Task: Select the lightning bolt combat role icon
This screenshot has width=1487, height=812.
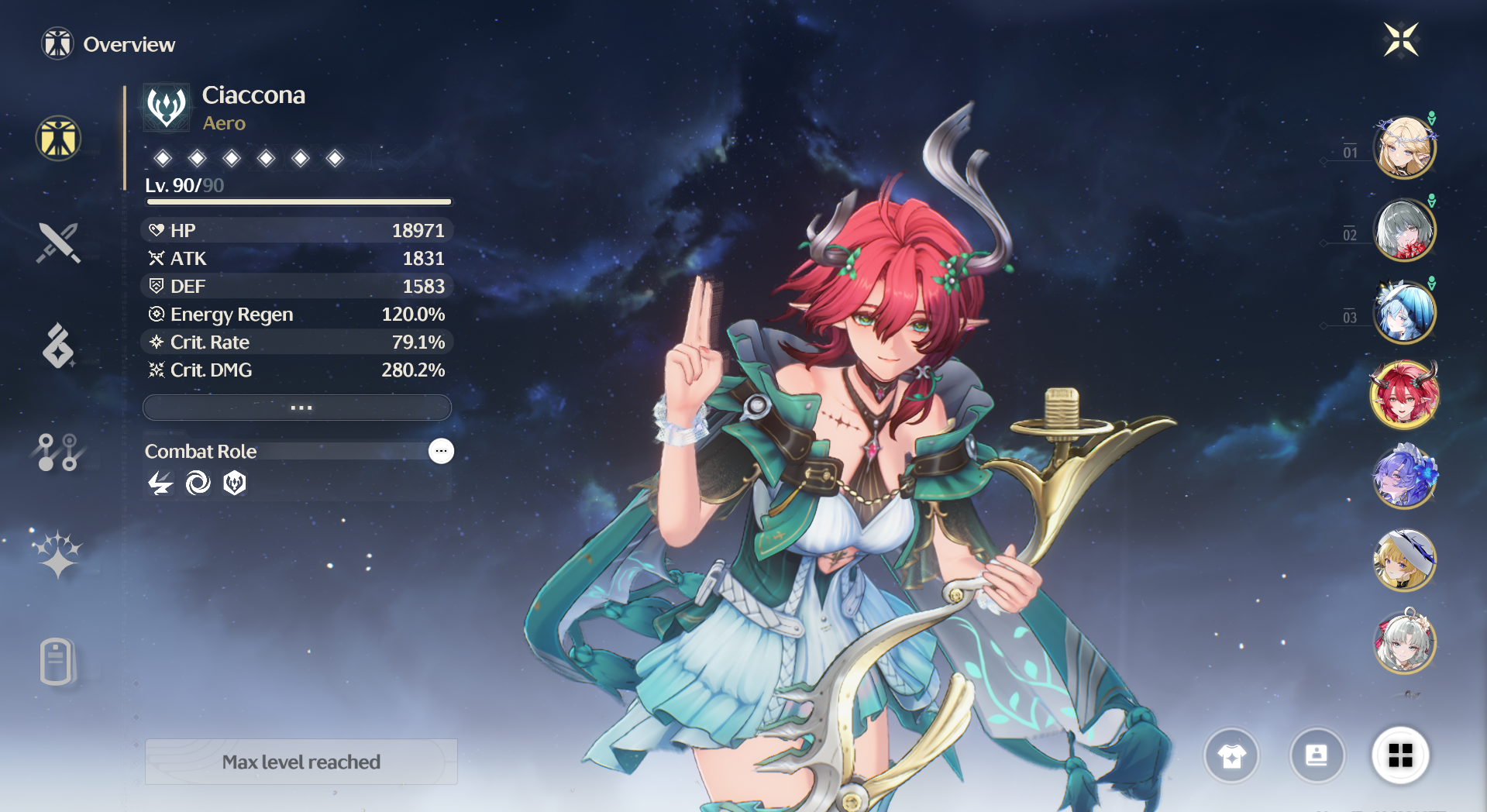Action: tap(160, 483)
